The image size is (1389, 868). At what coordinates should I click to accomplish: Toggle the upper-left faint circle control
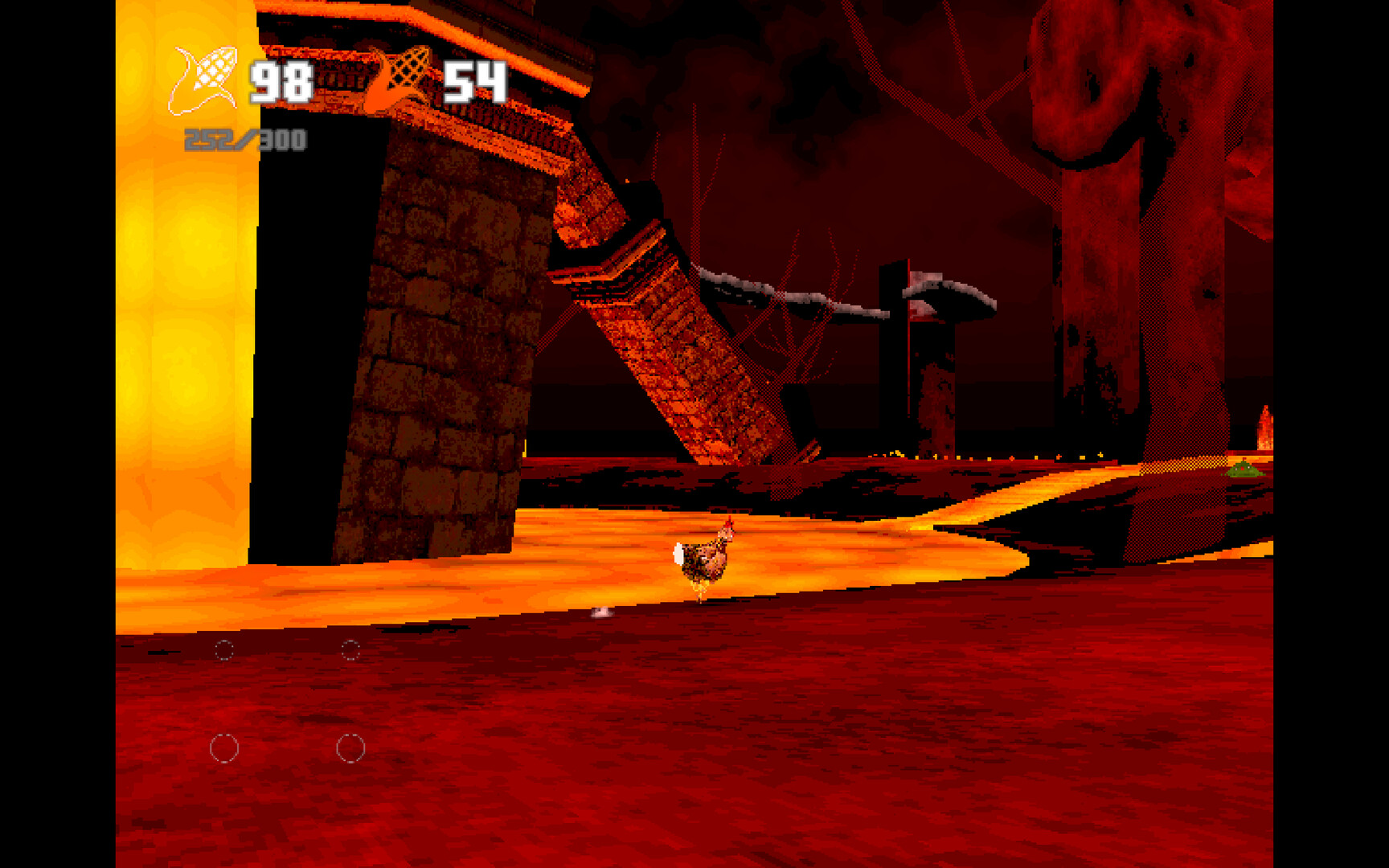[x=223, y=649]
